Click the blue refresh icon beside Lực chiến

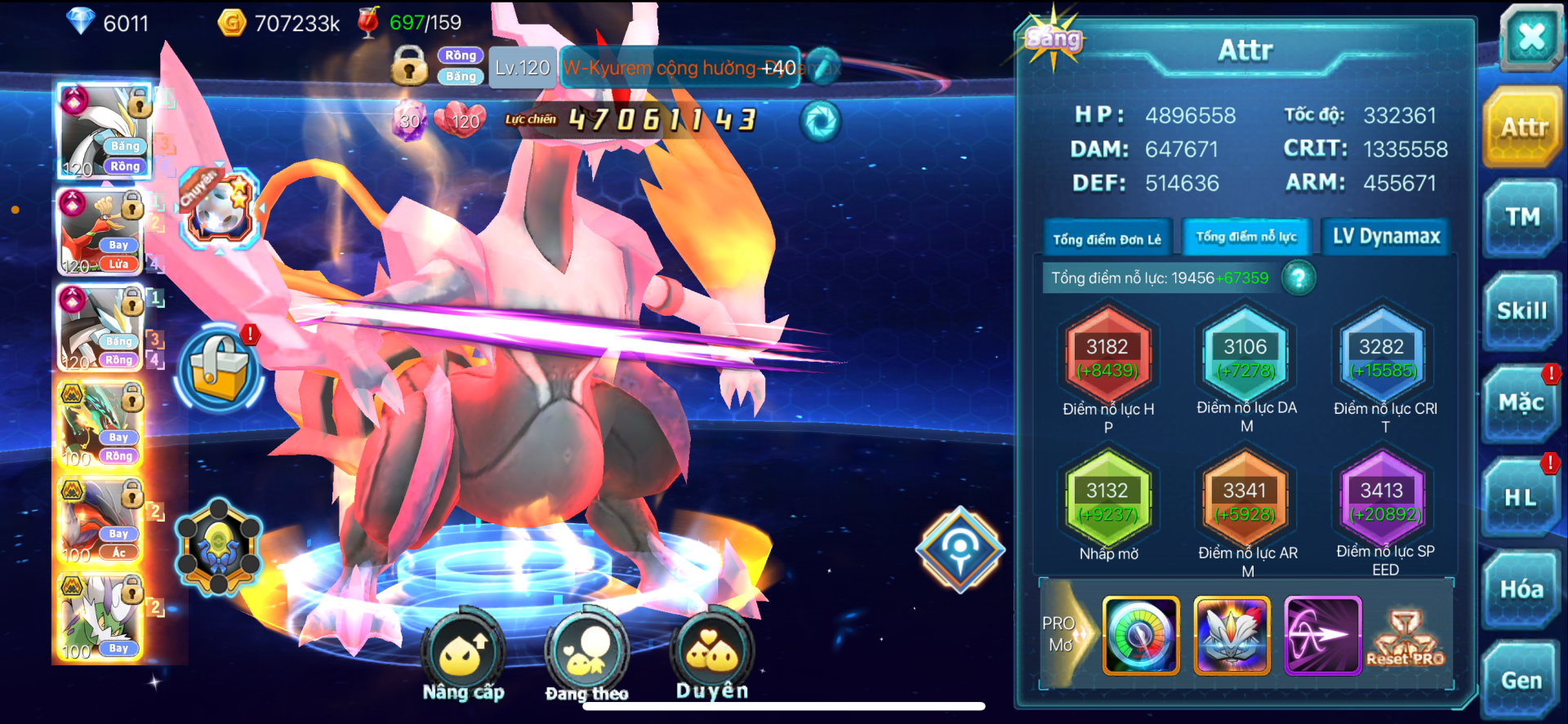click(821, 122)
